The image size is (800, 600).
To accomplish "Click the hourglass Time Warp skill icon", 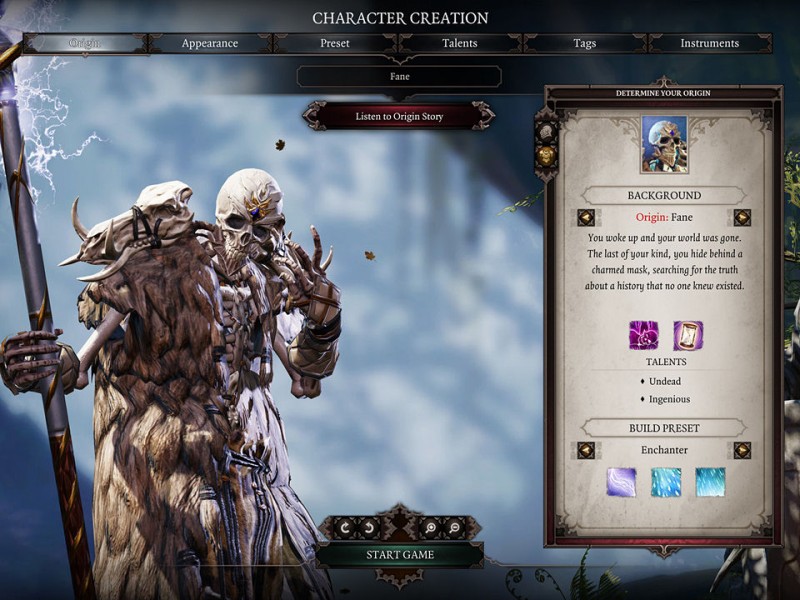I will pyautogui.click(x=688, y=335).
